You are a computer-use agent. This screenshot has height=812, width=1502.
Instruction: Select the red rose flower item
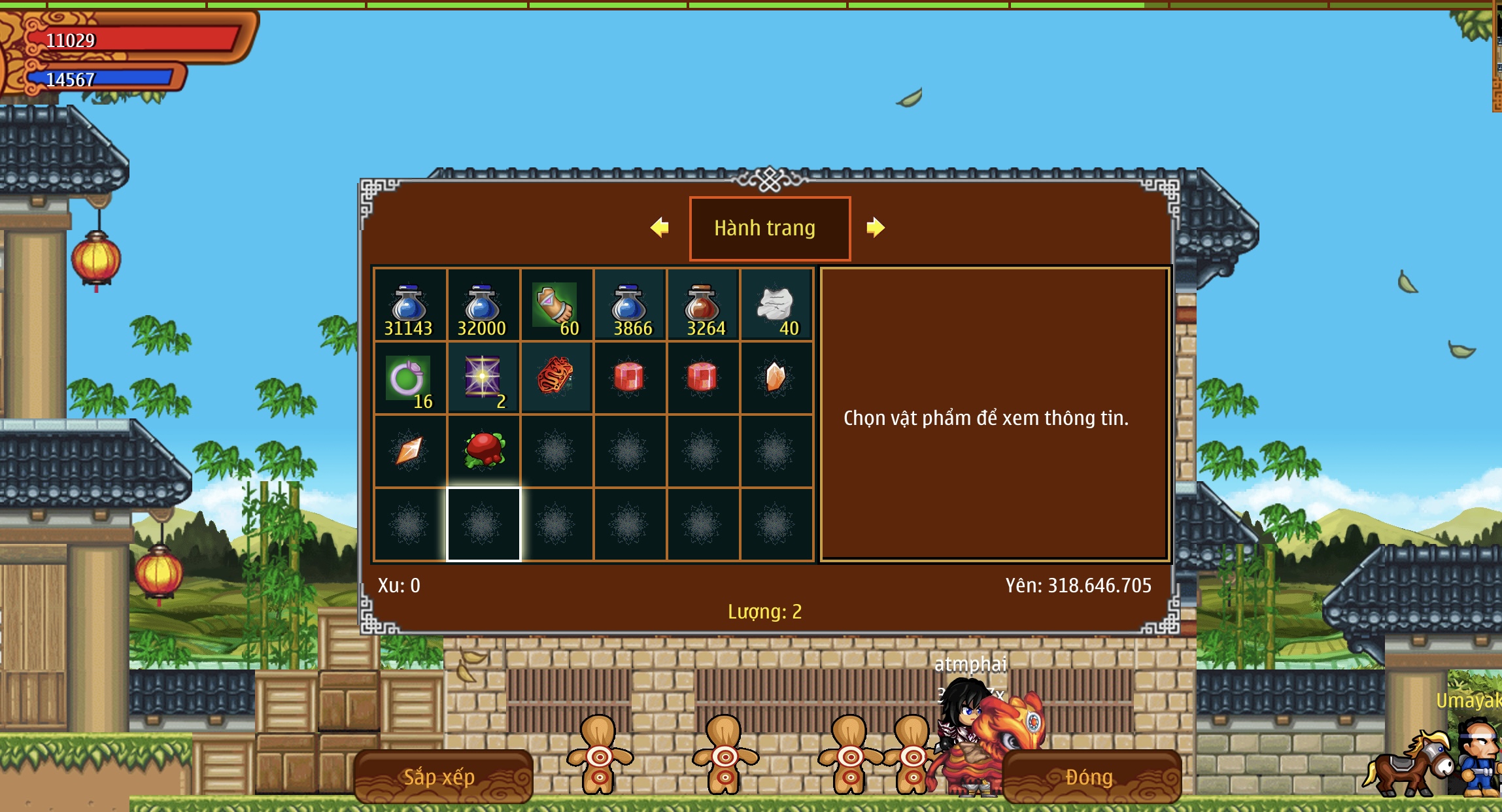click(x=484, y=450)
